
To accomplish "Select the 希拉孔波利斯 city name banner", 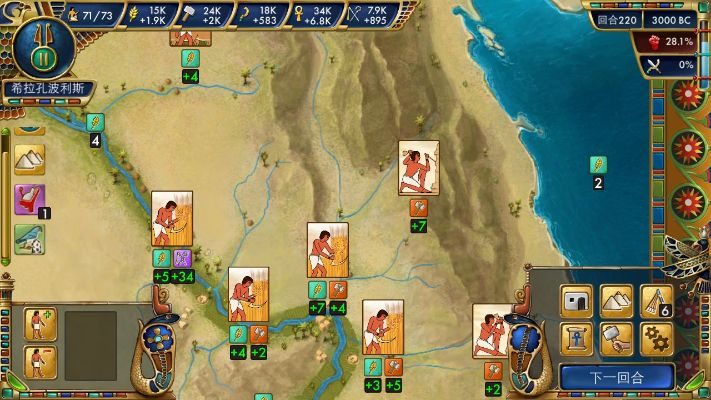I will point(43,89).
